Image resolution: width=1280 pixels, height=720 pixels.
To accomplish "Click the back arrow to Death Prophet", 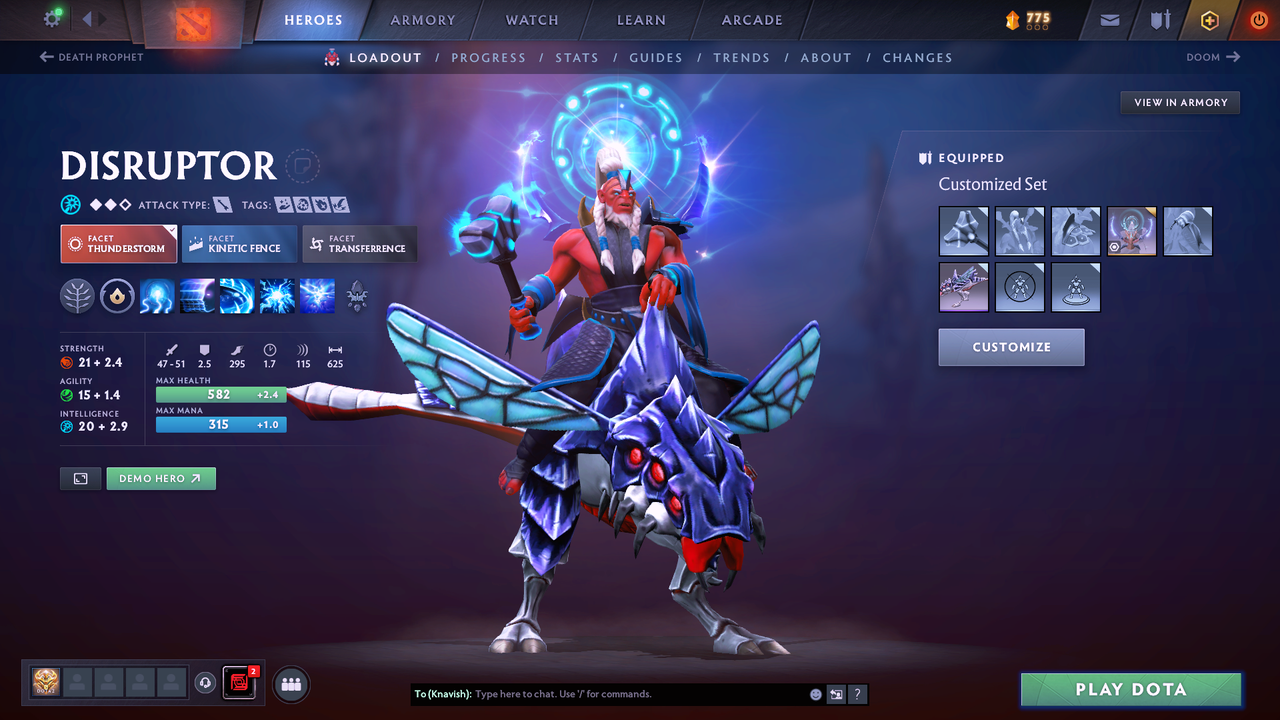I will [49, 57].
